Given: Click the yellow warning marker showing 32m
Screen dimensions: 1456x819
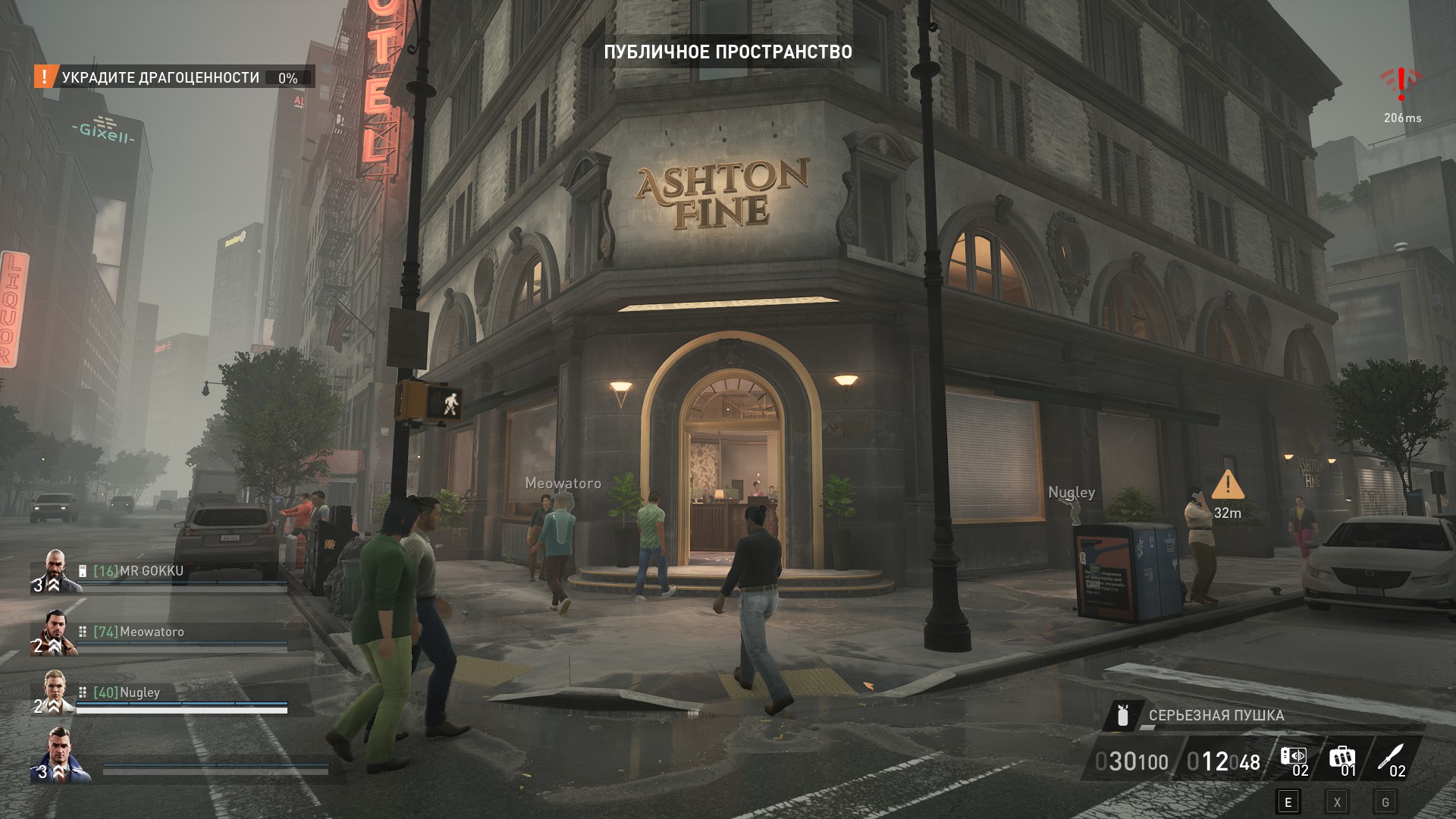Looking at the screenshot, I should click(1228, 485).
